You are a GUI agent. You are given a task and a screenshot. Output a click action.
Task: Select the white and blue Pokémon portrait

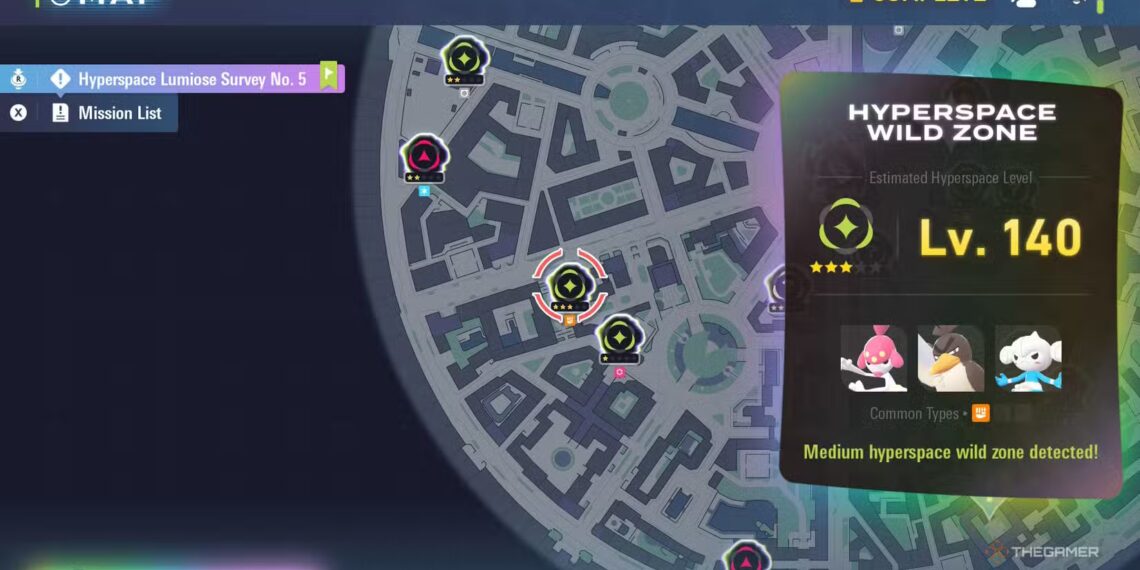click(1027, 359)
